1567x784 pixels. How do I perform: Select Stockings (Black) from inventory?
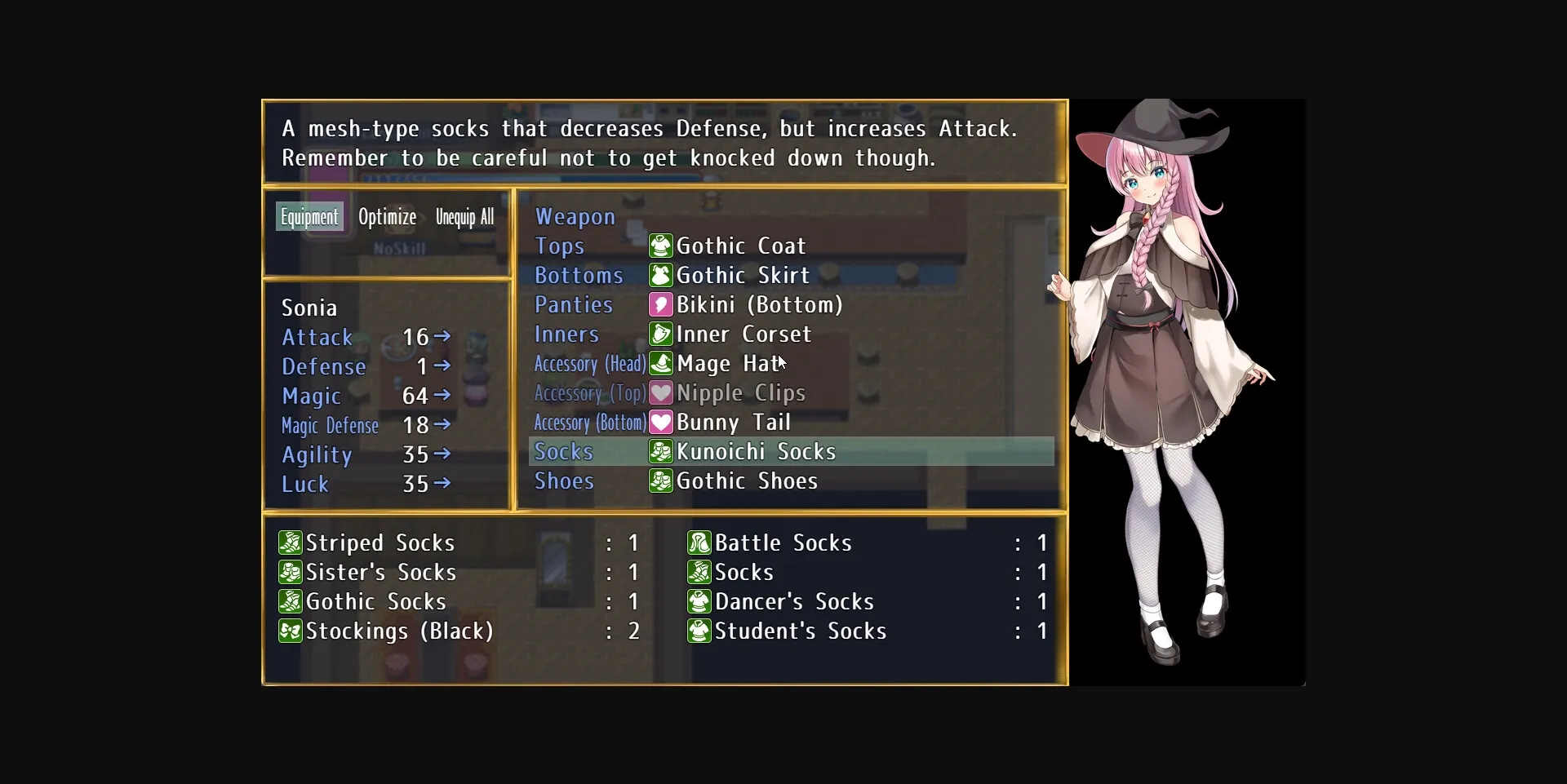pyautogui.click(x=400, y=631)
